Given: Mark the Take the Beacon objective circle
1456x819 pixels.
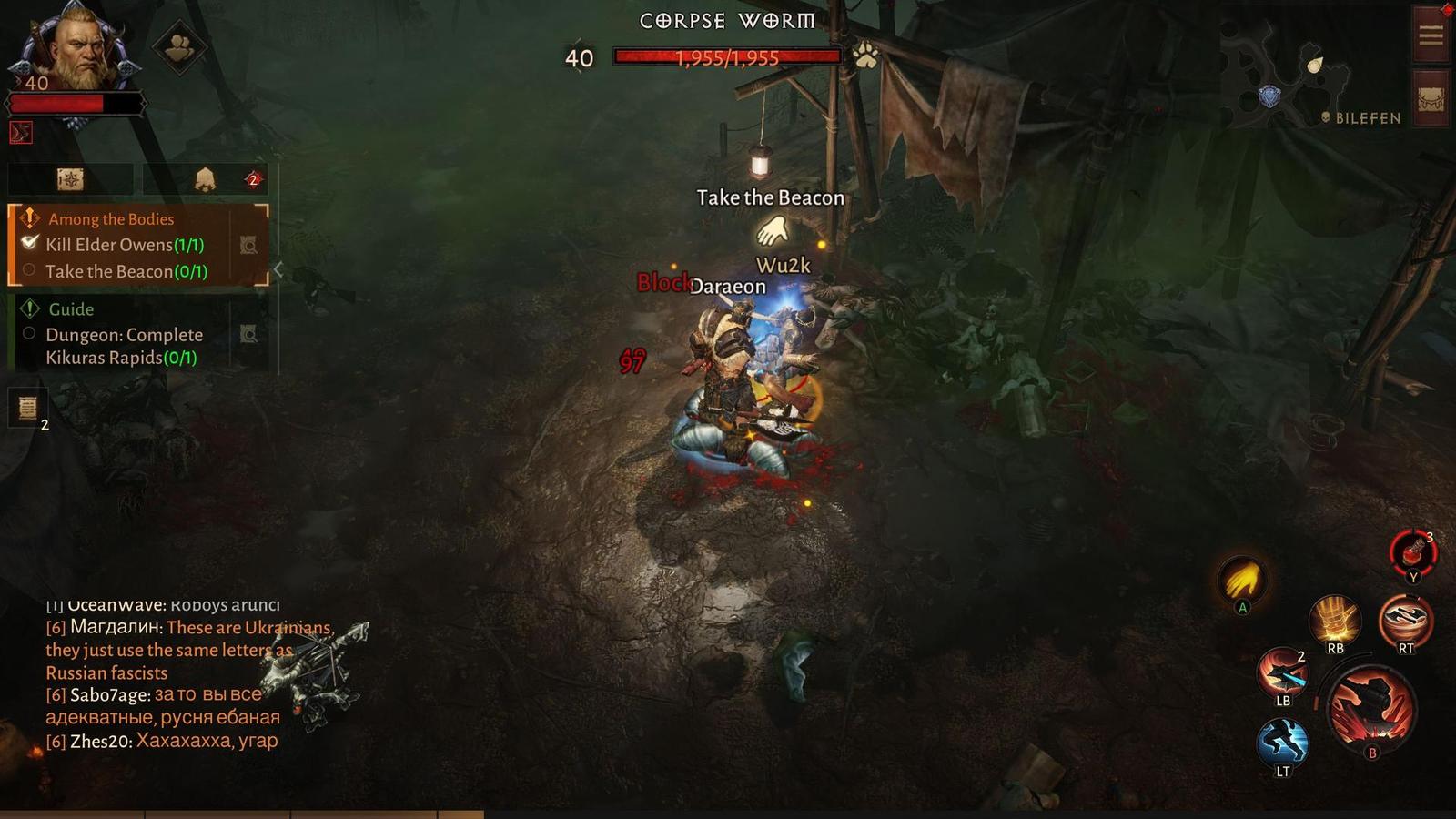Looking at the screenshot, I should pyautogui.click(x=31, y=271).
